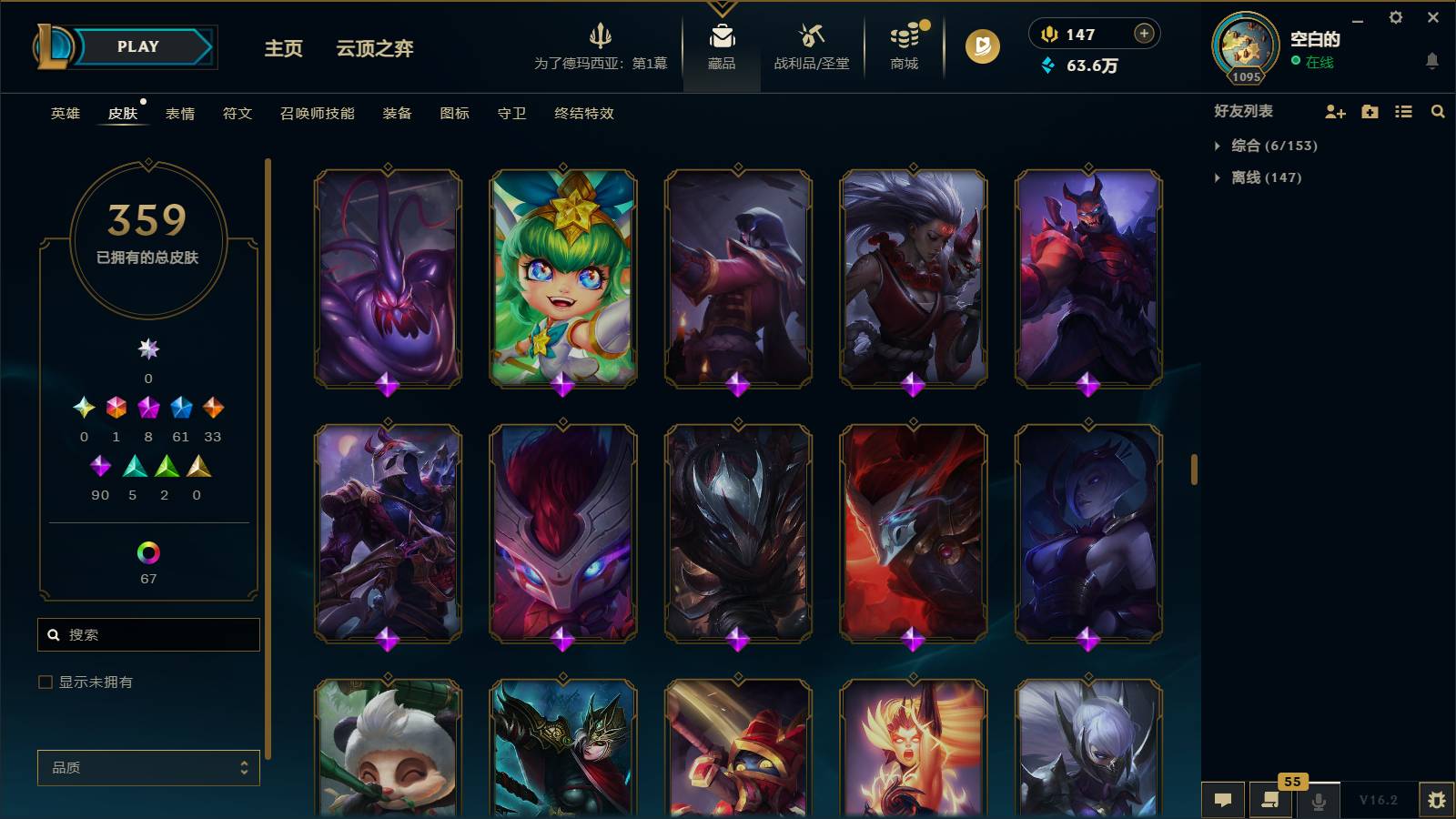The height and width of the screenshot is (819, 1456).
Task: Toggle the 显示未拥有 checkbox
Action: point(44,681)
